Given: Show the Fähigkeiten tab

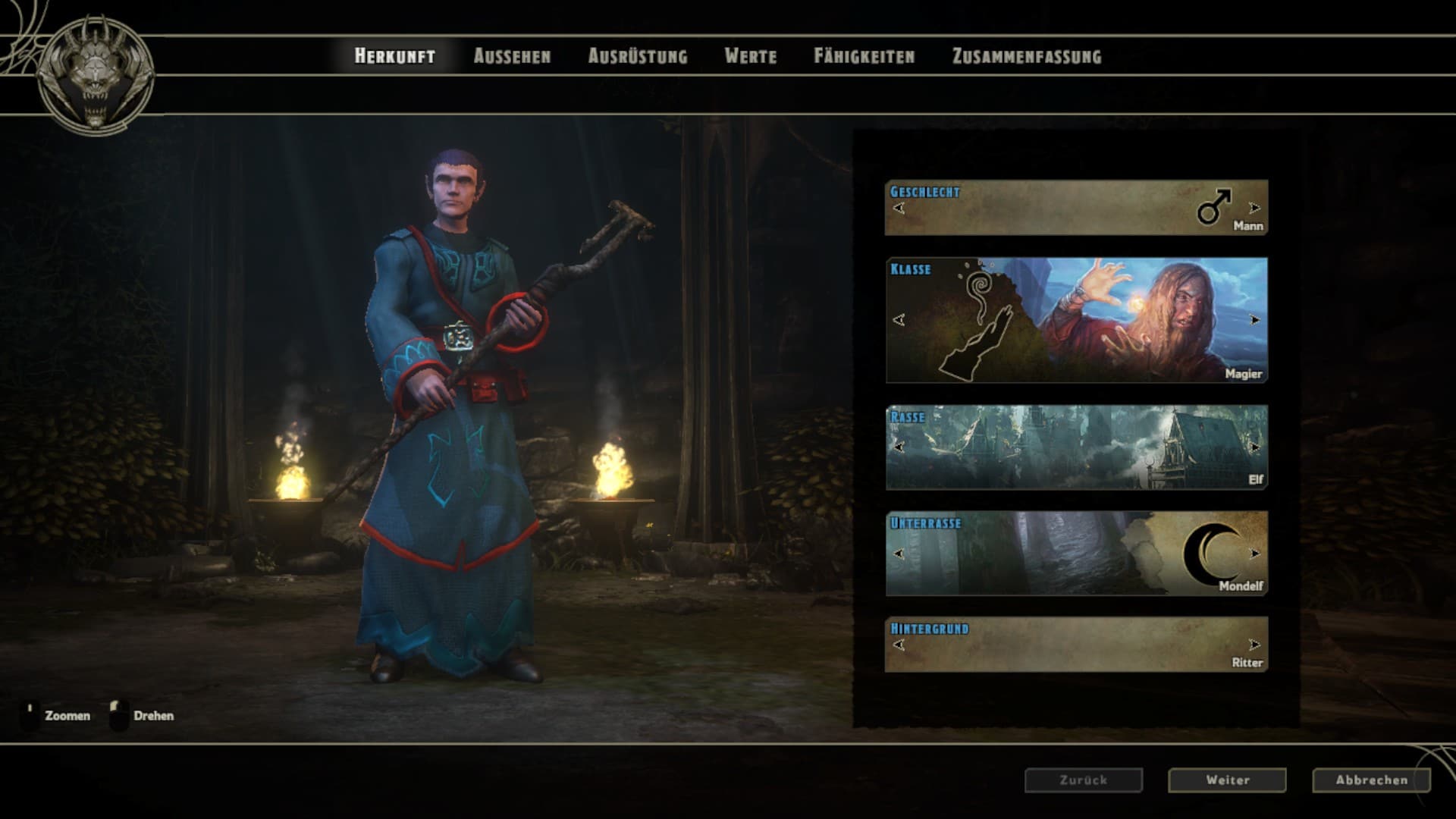Looking at the screenshot, I should [864, 56].
